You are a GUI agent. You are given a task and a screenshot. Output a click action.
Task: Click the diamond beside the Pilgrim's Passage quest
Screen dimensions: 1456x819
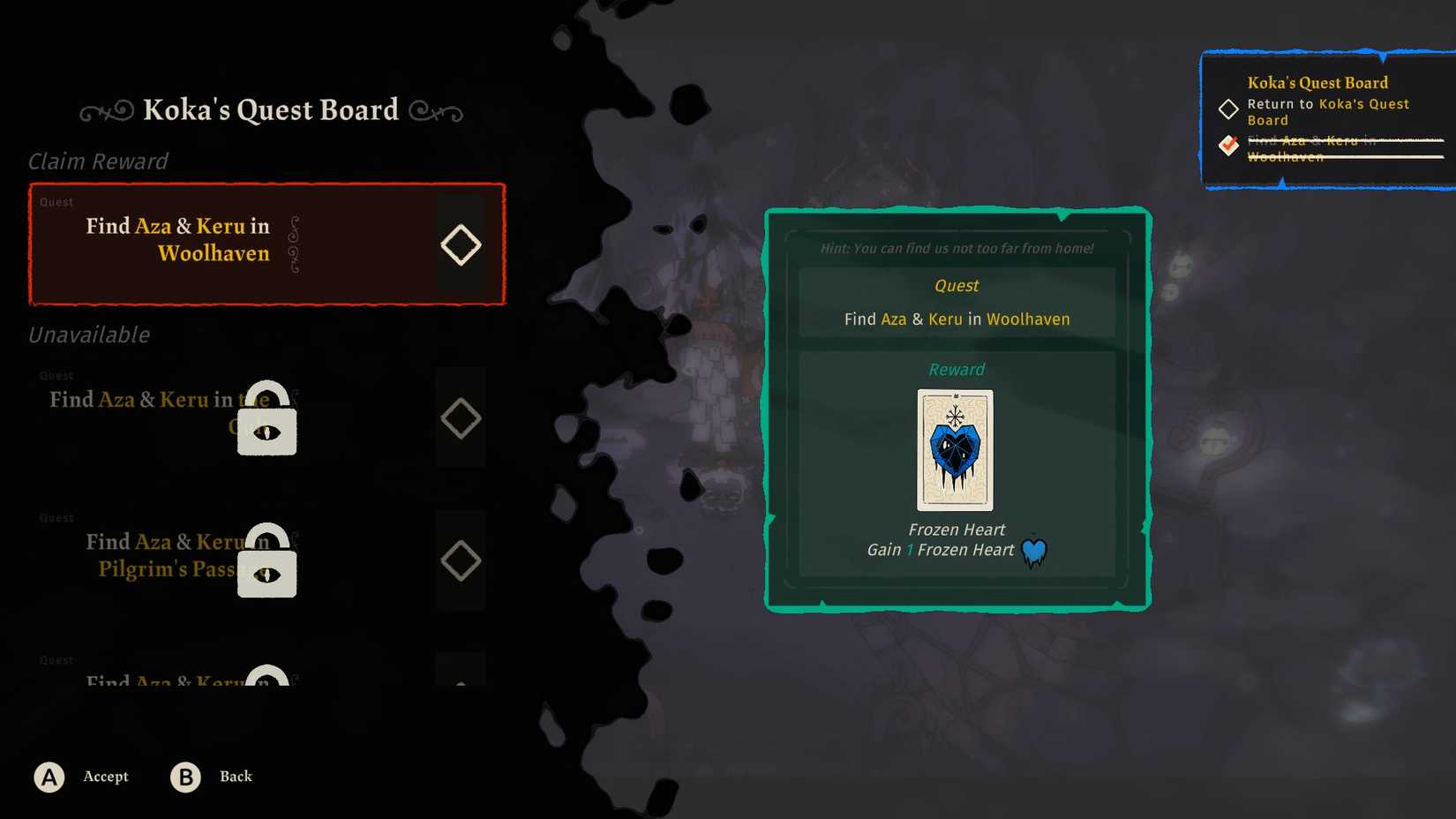[460, 560]
